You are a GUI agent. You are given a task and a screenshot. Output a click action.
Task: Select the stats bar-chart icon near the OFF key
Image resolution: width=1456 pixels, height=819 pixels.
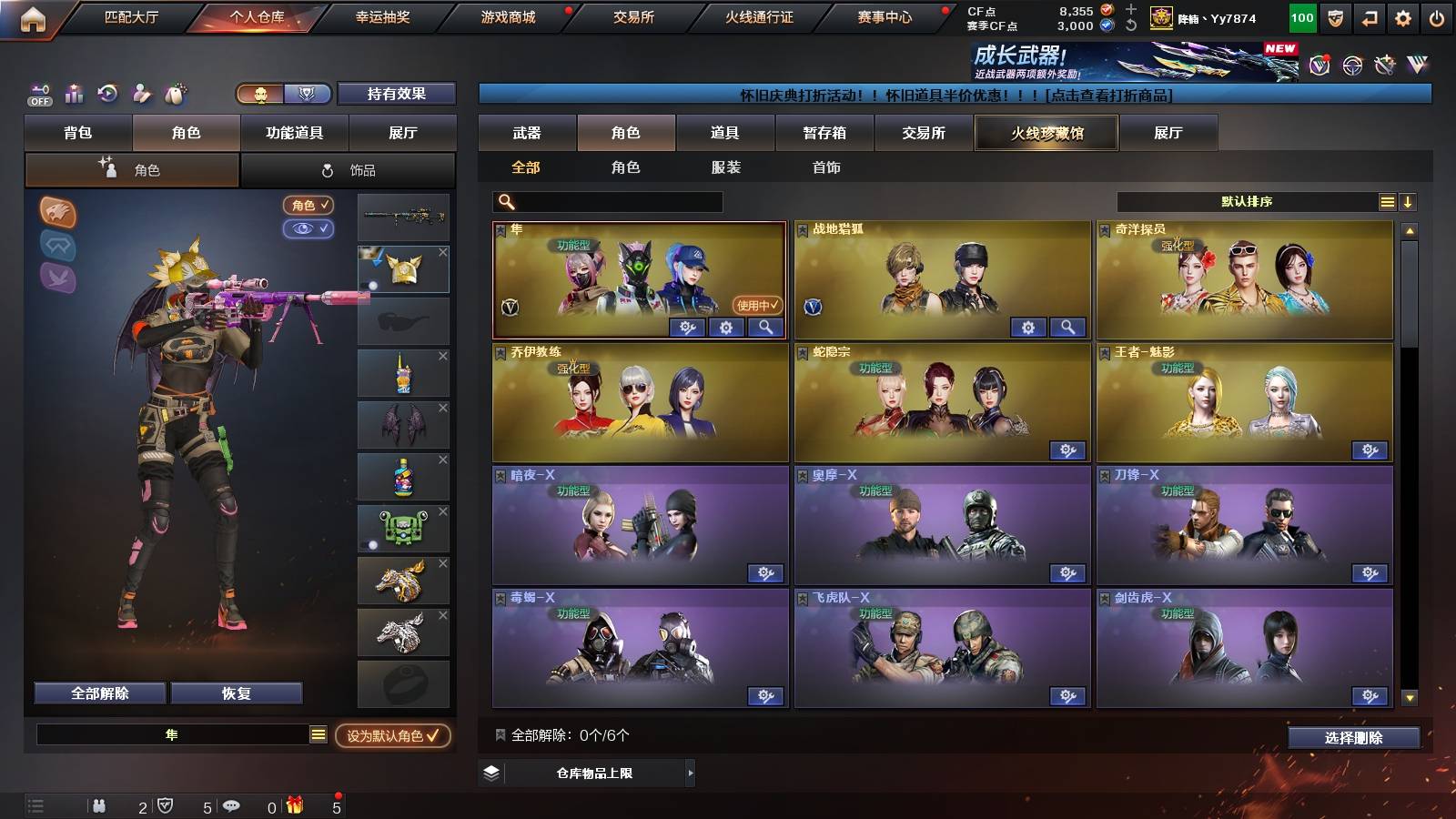(x=72, y=93)
